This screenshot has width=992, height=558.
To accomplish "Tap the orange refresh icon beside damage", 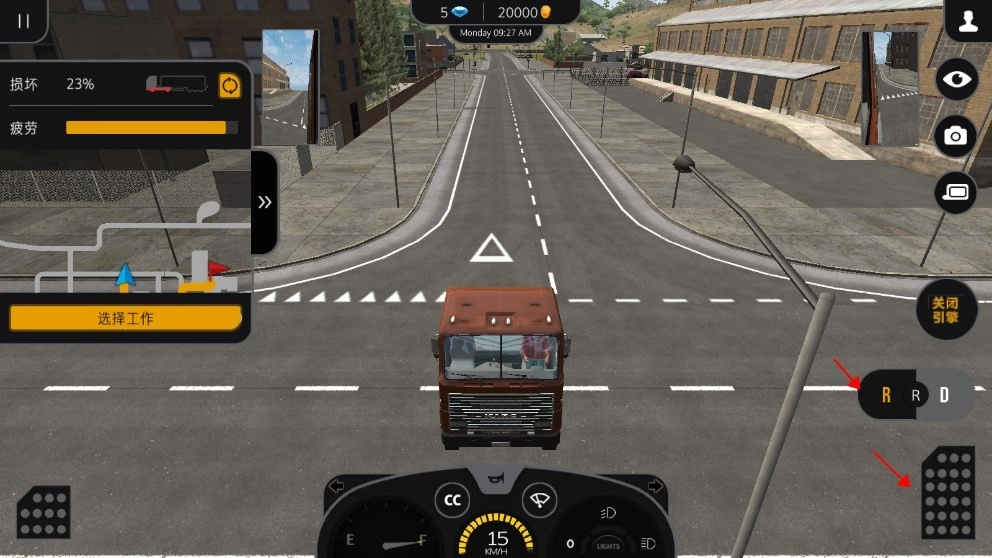I will pos(230,85).
